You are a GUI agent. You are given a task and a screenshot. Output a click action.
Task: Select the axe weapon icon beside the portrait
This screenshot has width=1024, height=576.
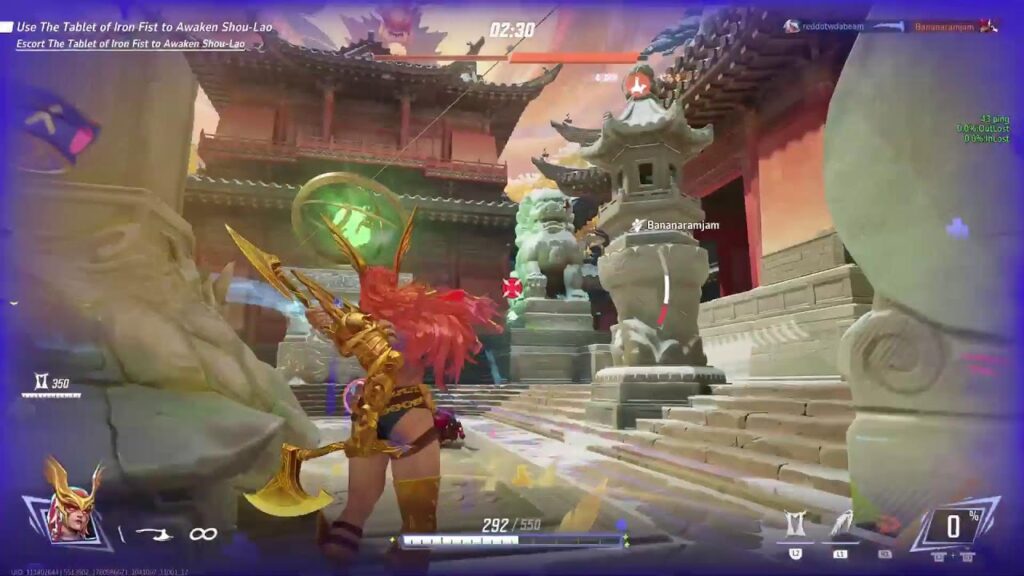(x=153, y=533)
